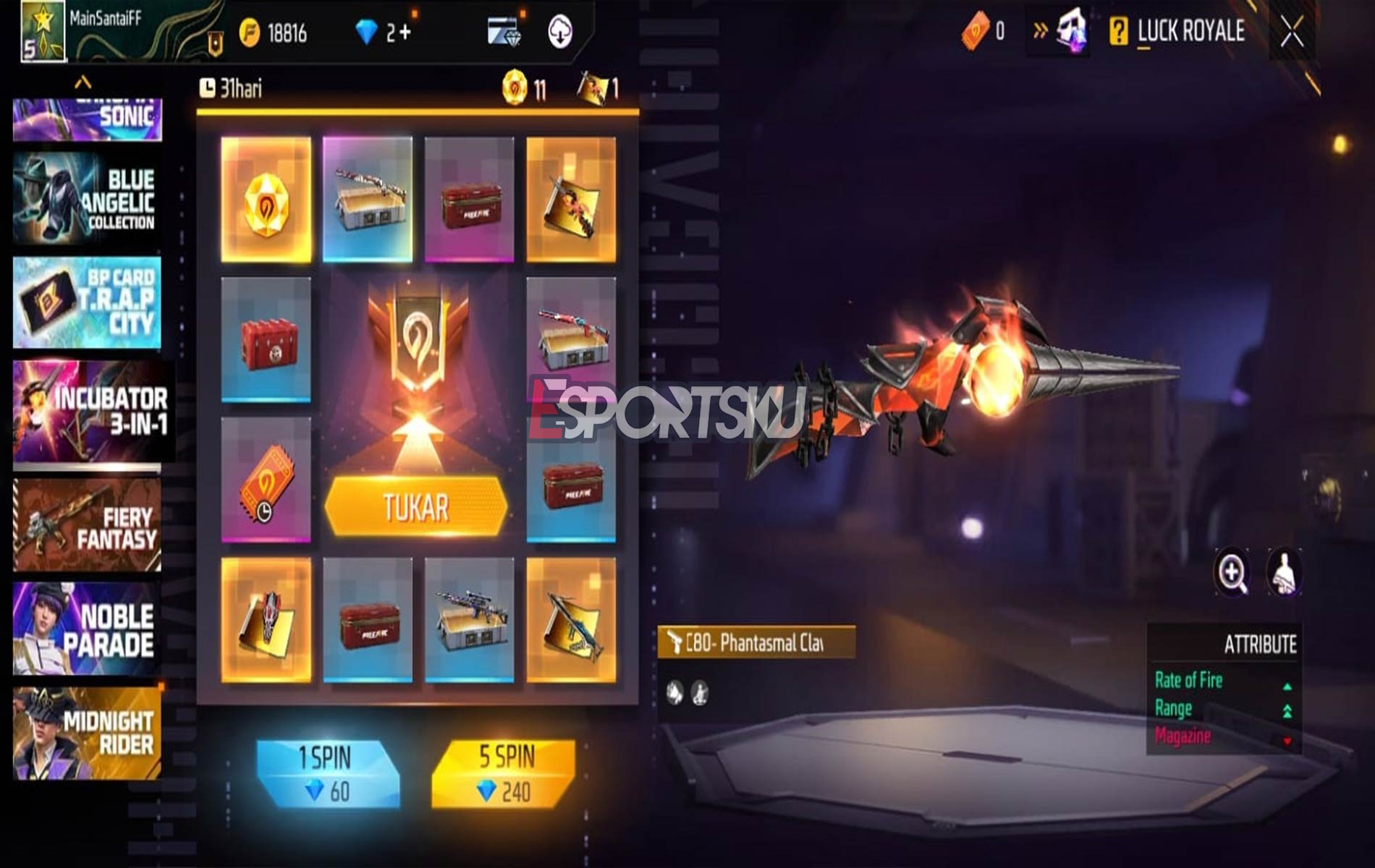Image resolution: width=1375 pixels, height=868 pixels.
Task: Open the Luck Royale question mark icon
Action: point(1118,31)
